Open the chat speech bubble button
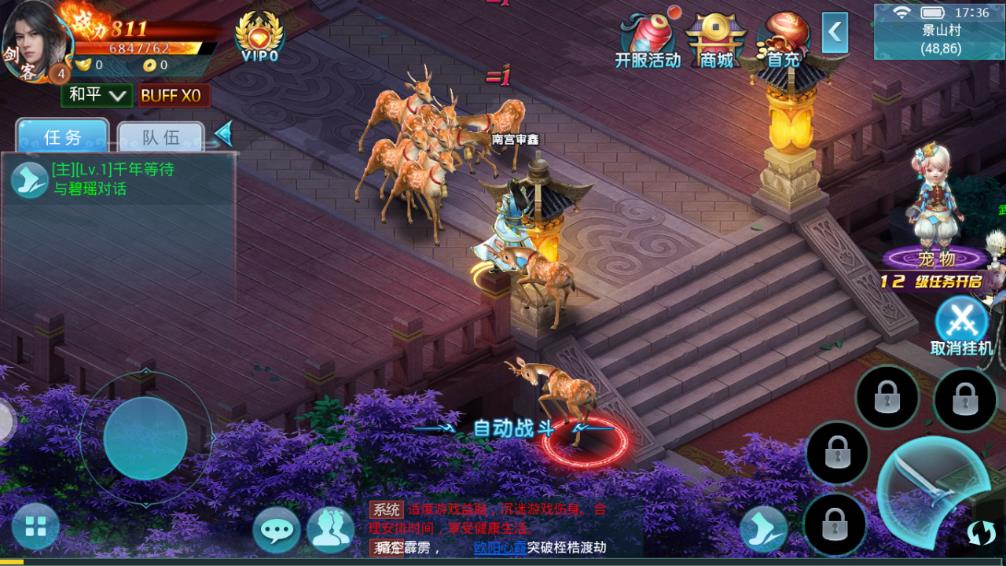Image resolution: width=1006 pixels, height=566 pixels. click(276, 529)
